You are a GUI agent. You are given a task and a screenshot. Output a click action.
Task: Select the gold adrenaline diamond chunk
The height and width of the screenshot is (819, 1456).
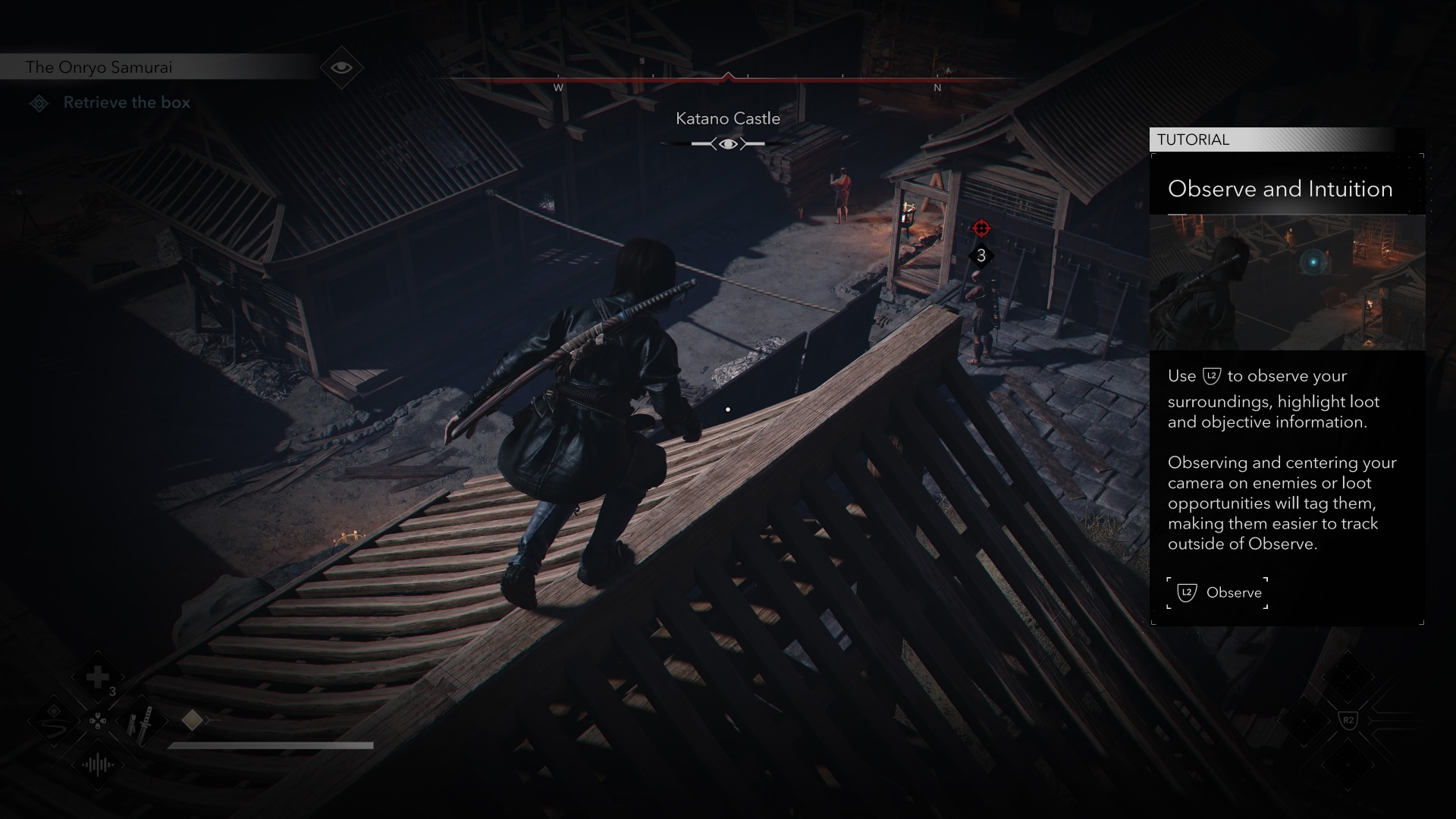pos(192,720)
